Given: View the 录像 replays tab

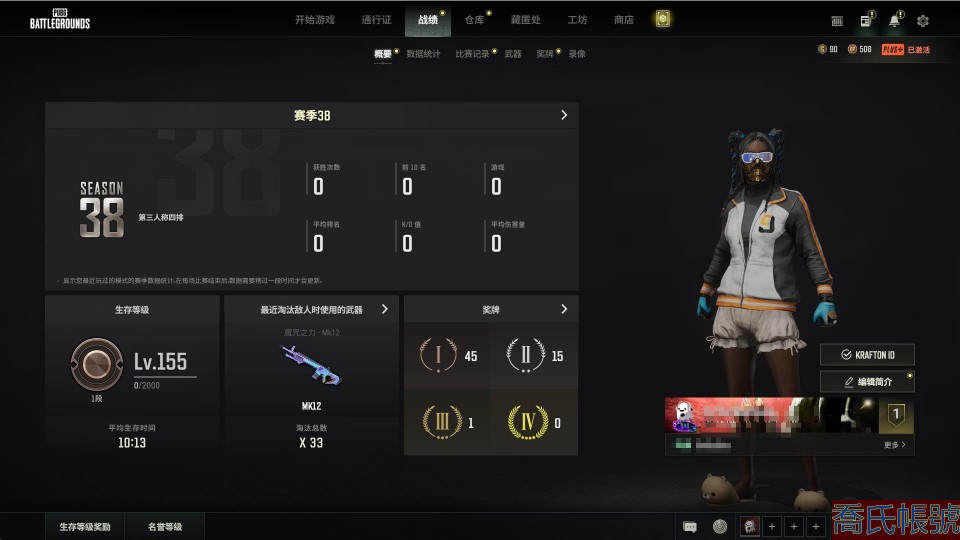Looking at the screenshot, I should point(577,54).
